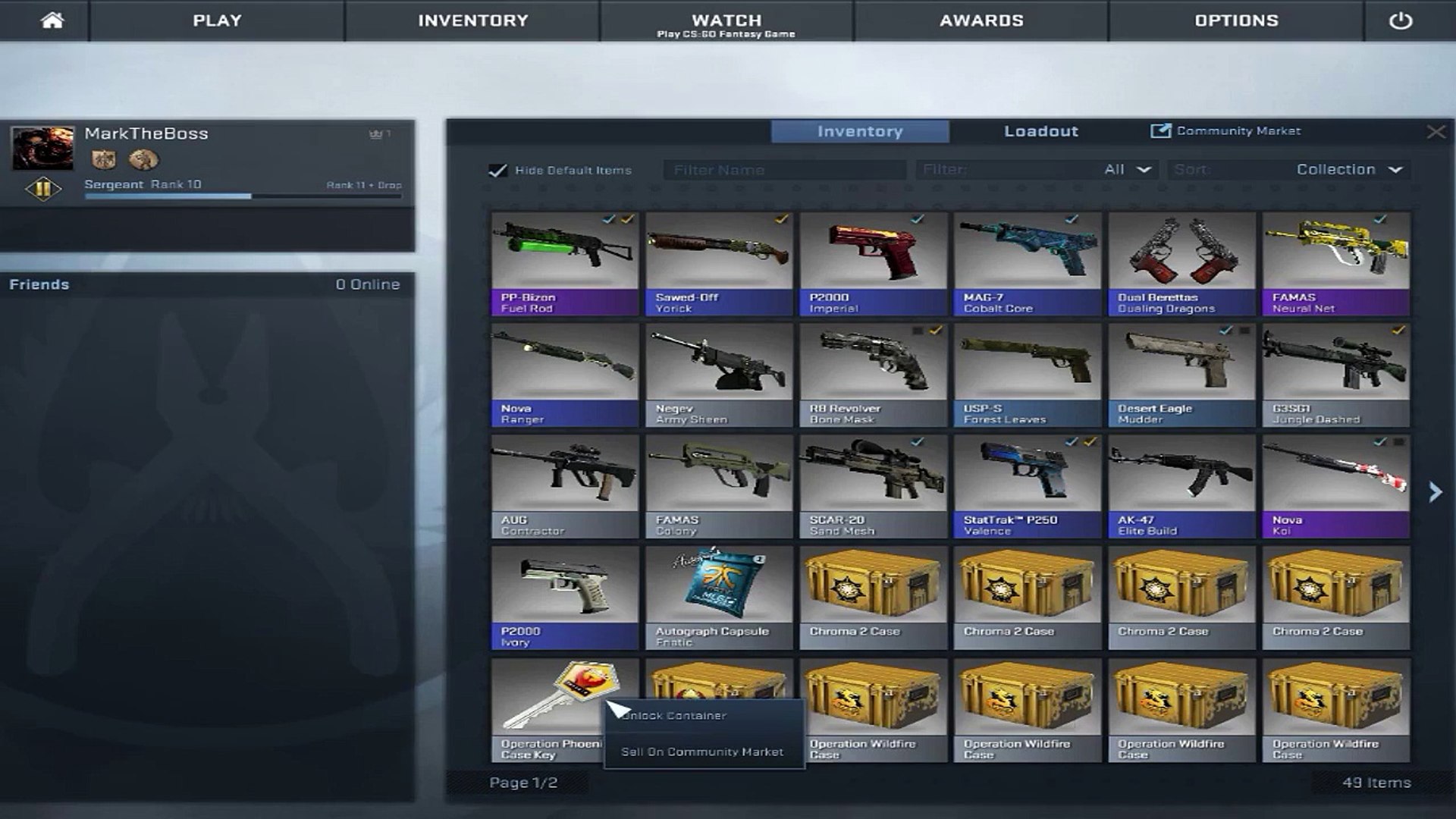Click the power quit icon
The height and width of the screenshot is (819, 1456).
(x=1400, y=20)
